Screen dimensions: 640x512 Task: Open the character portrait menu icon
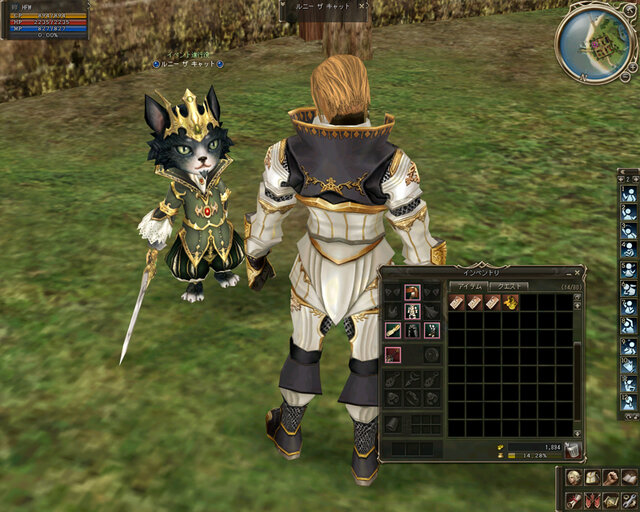click(573, 476)
